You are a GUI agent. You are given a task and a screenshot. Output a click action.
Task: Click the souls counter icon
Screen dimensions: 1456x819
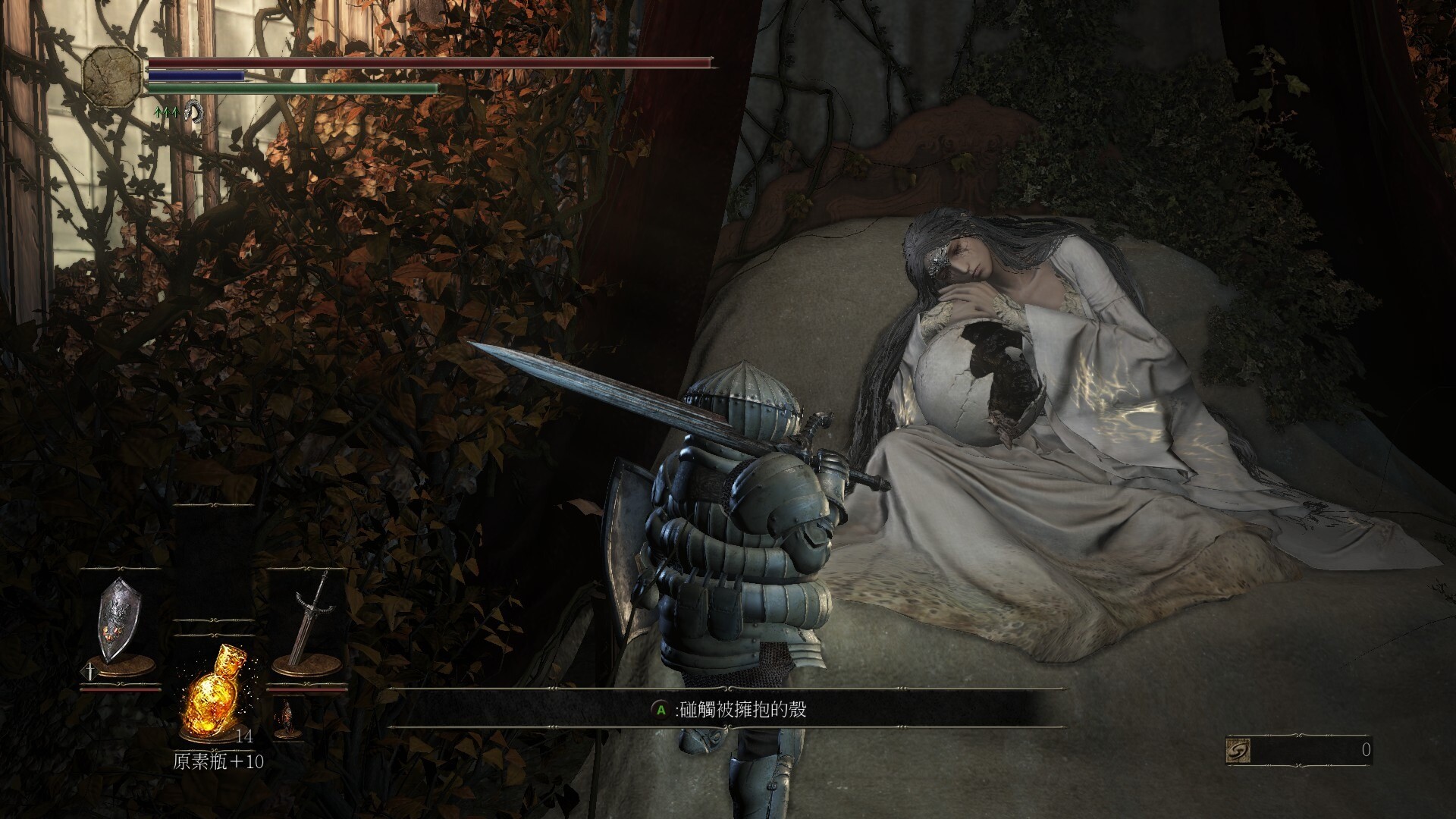click(1238, 751)
